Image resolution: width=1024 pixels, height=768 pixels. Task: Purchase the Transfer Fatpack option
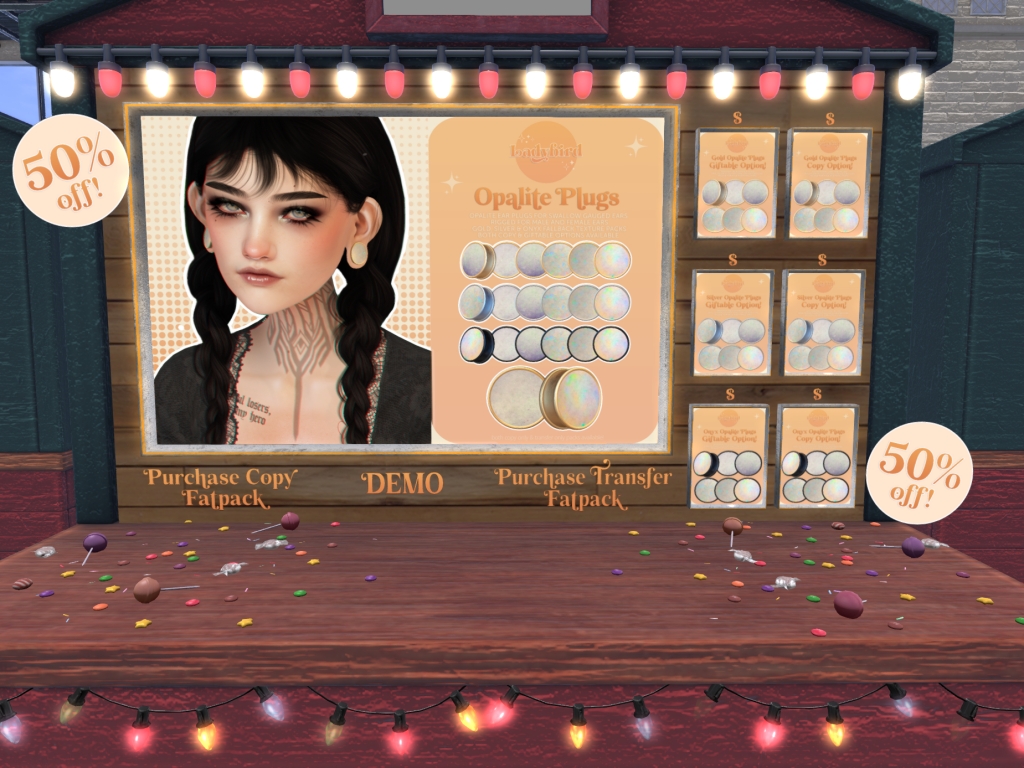click(584, 487)
